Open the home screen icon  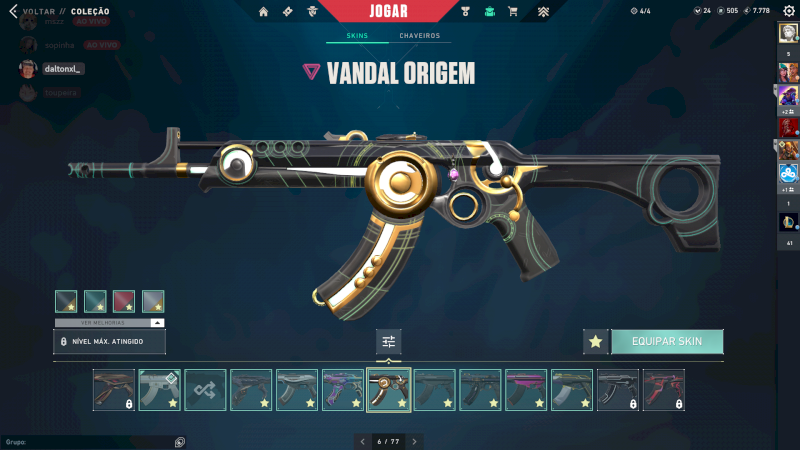(264, 11)
